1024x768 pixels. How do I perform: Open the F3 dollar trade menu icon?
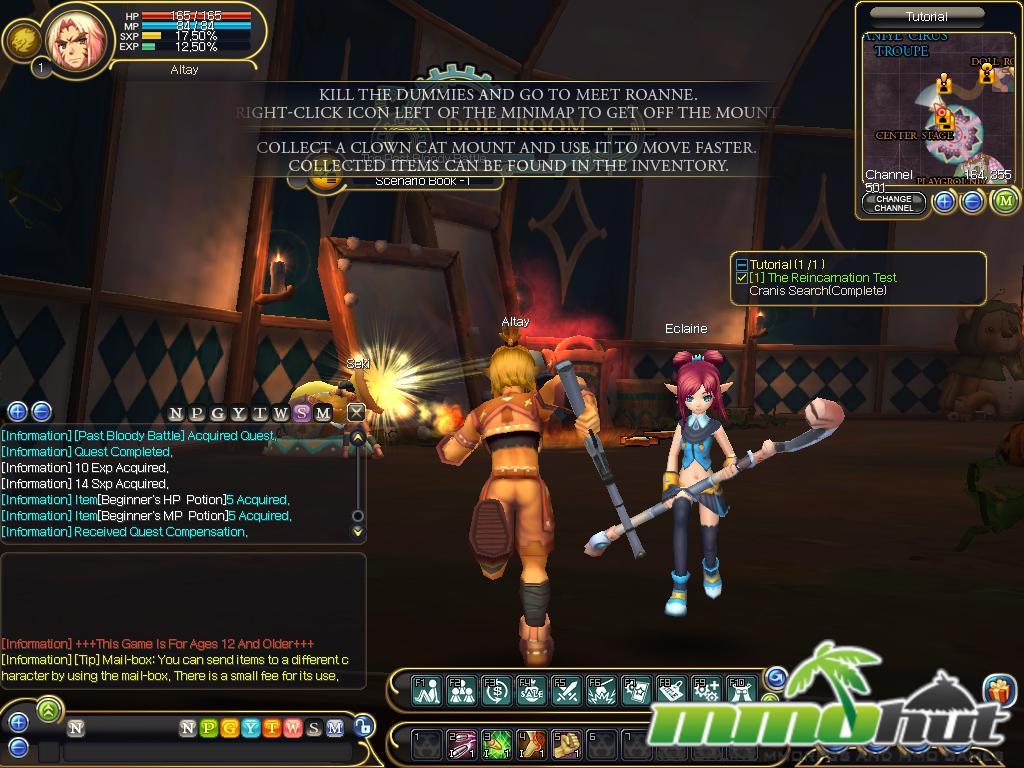(x=496, y=689)
